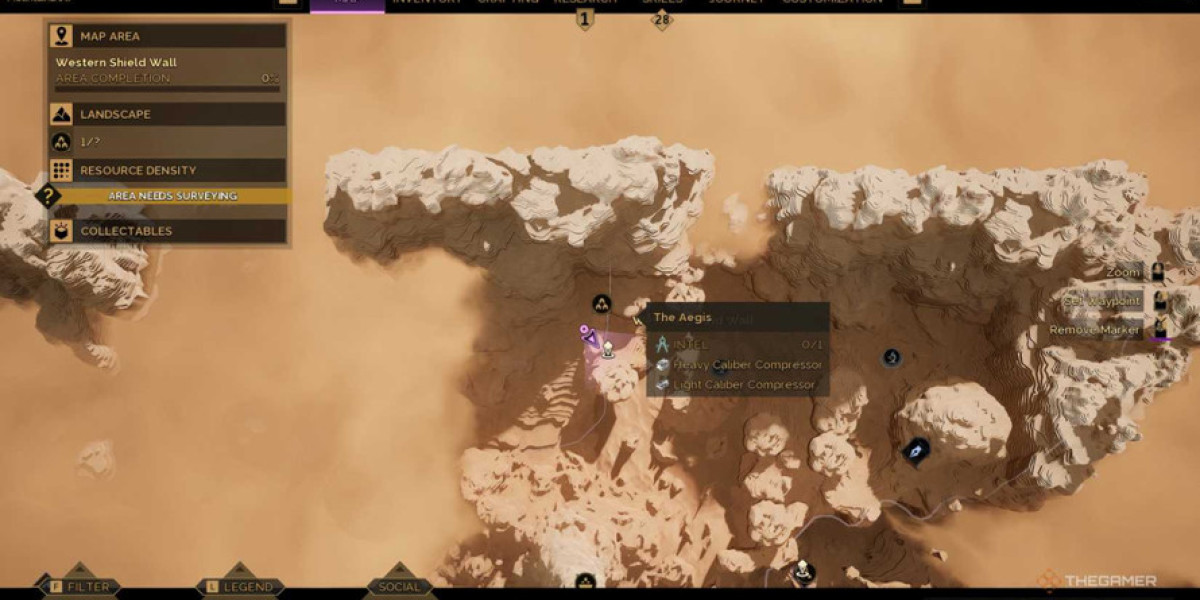Viewport: 1200px width, 600px height.
Task: Expand the Collectables section
Action: click(x=168, y=231)
